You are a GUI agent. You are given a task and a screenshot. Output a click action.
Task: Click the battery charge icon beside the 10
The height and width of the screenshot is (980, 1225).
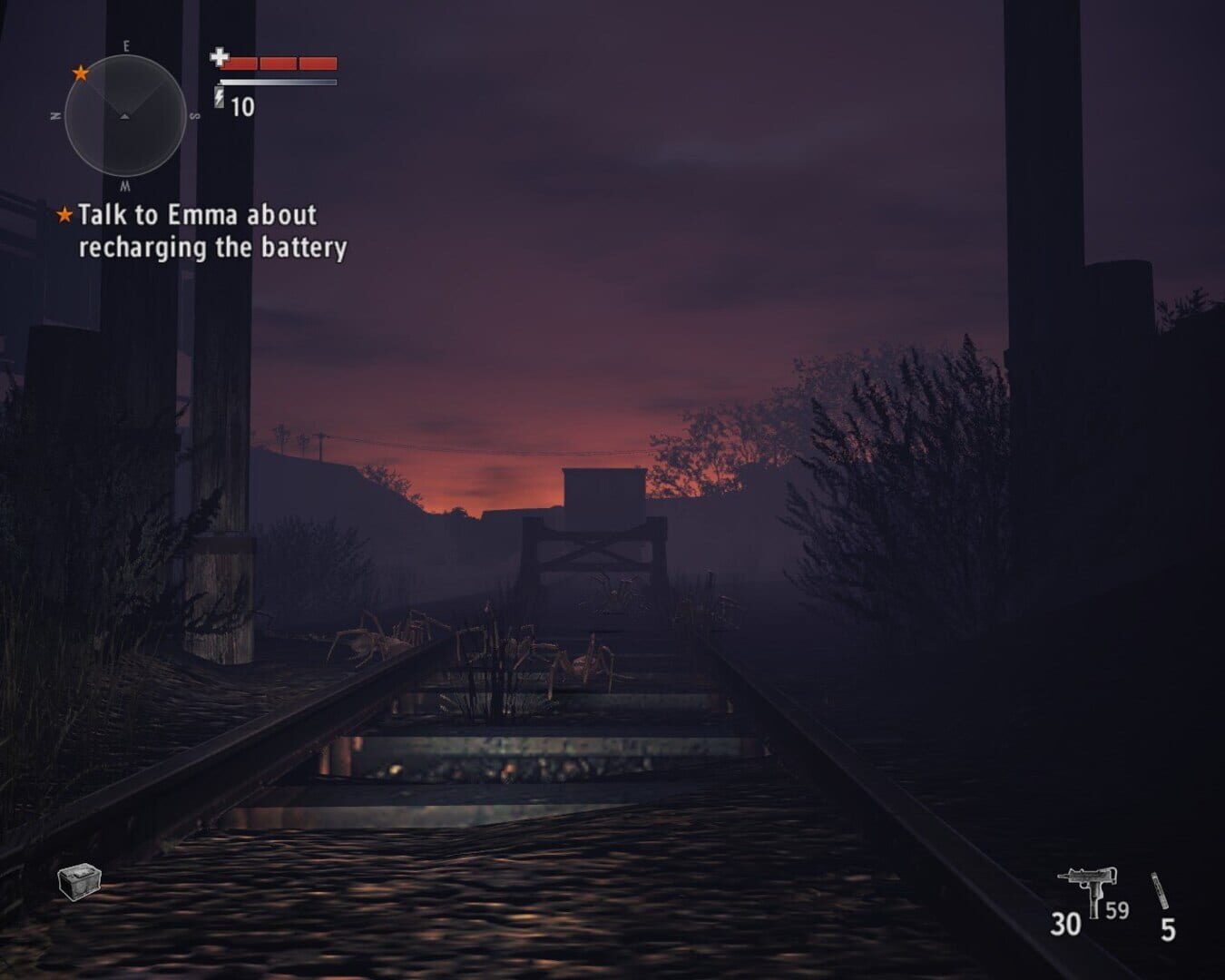coord(219,98)
